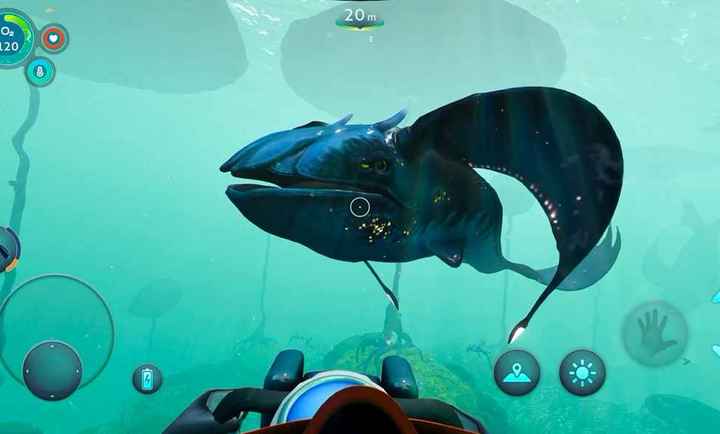Open the map marker beacon button
720x434 pixels.
pos(517,372)
